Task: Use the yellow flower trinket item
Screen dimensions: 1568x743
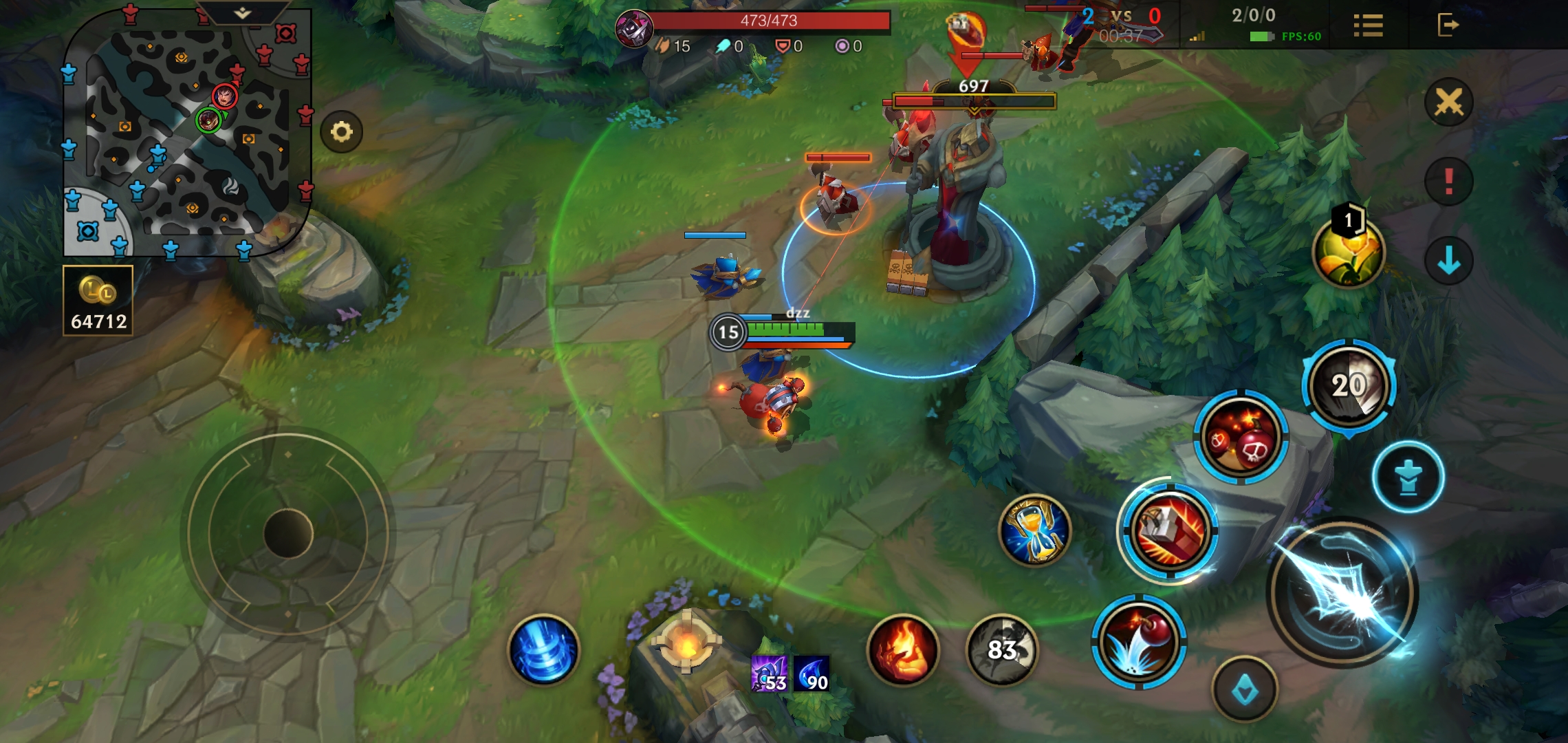Action: 1348,253
